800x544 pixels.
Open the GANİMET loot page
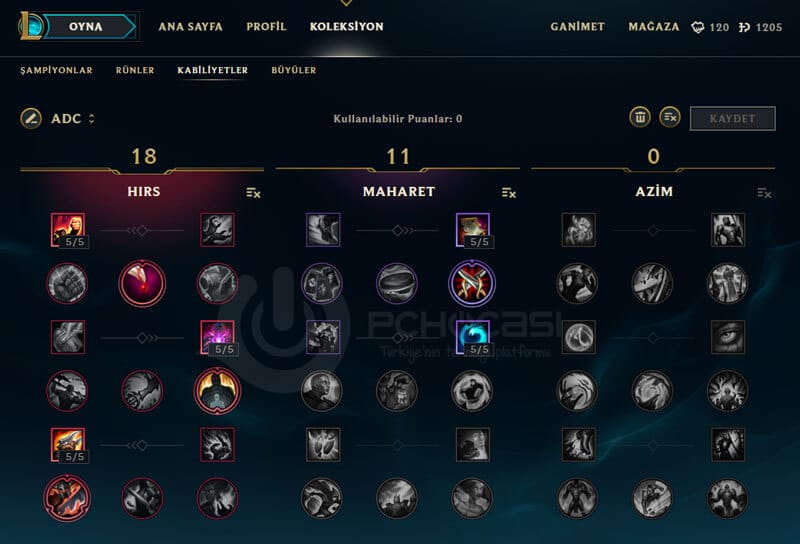577,27
